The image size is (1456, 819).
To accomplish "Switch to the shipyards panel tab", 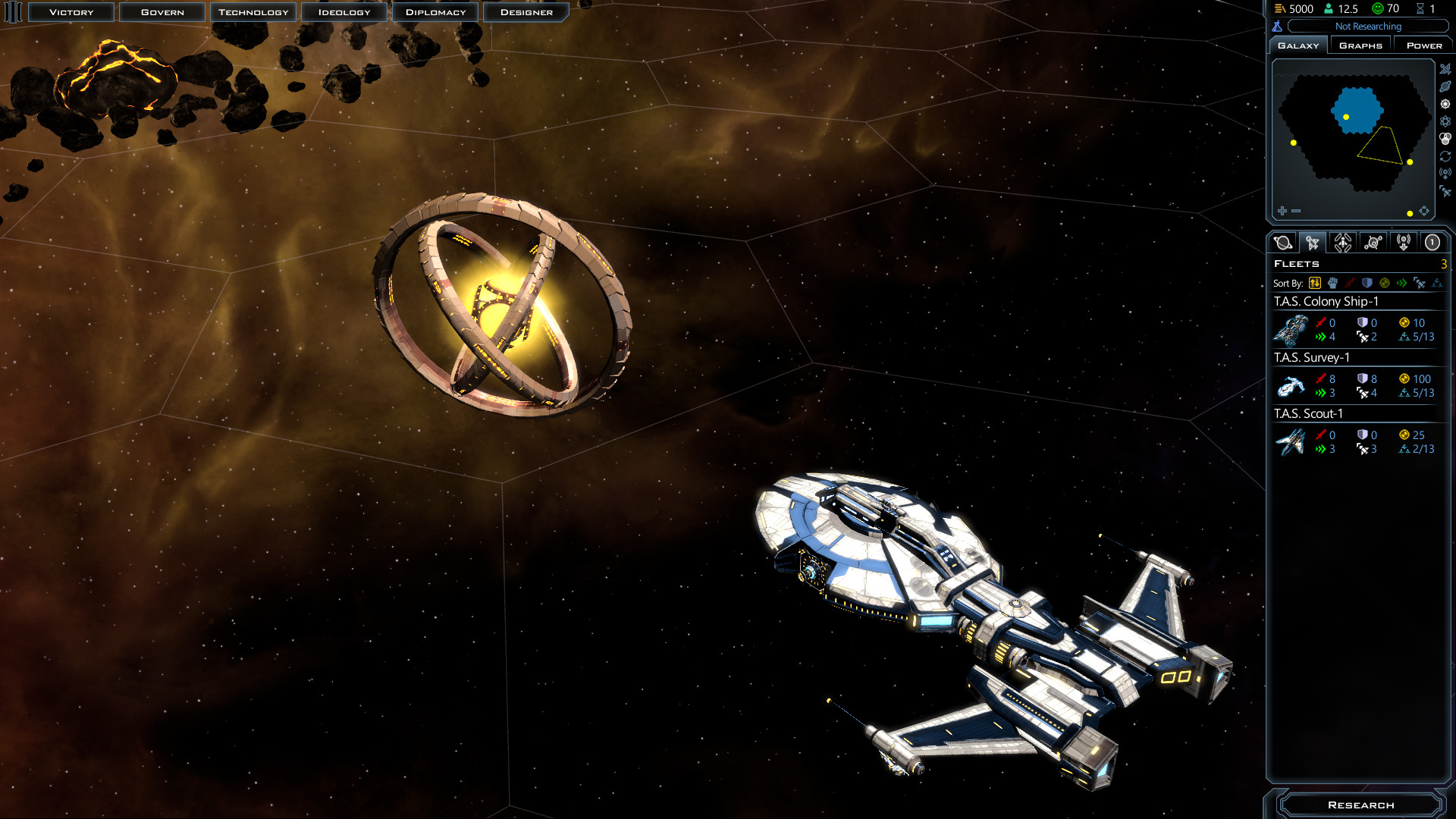I will click(x=1343, y=243).
